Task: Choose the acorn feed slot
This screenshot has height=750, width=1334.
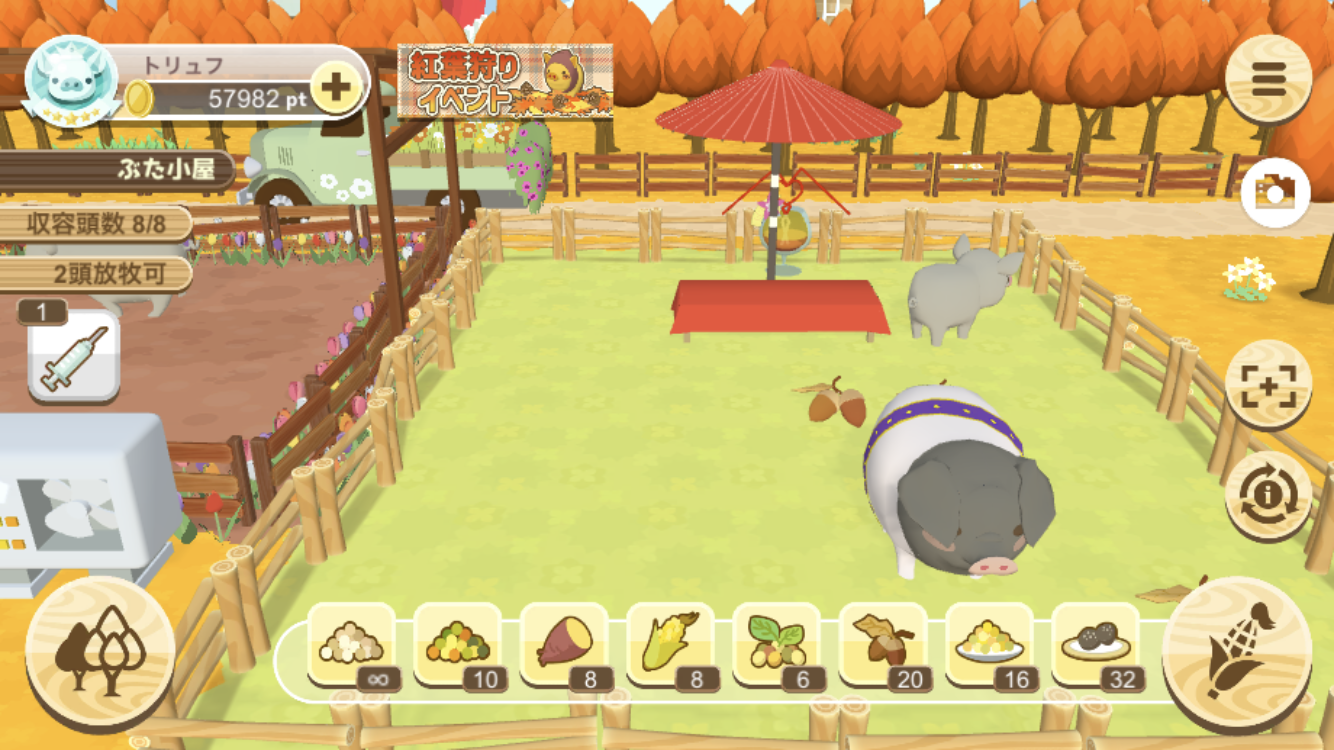Action: click(x=884, y=645)
